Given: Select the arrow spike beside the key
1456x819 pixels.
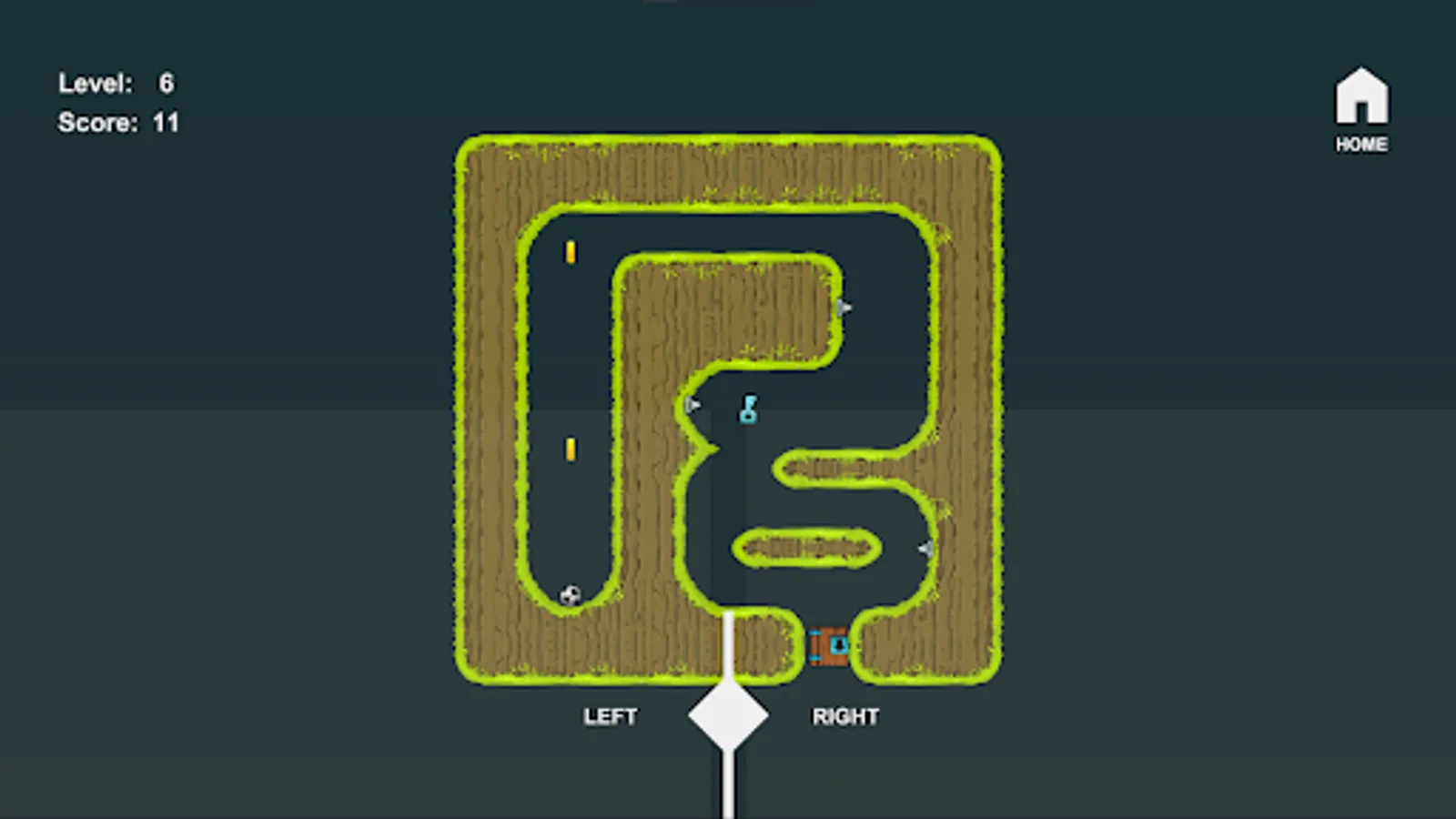Looking at the screenshot, I should [x=693, y=403].
